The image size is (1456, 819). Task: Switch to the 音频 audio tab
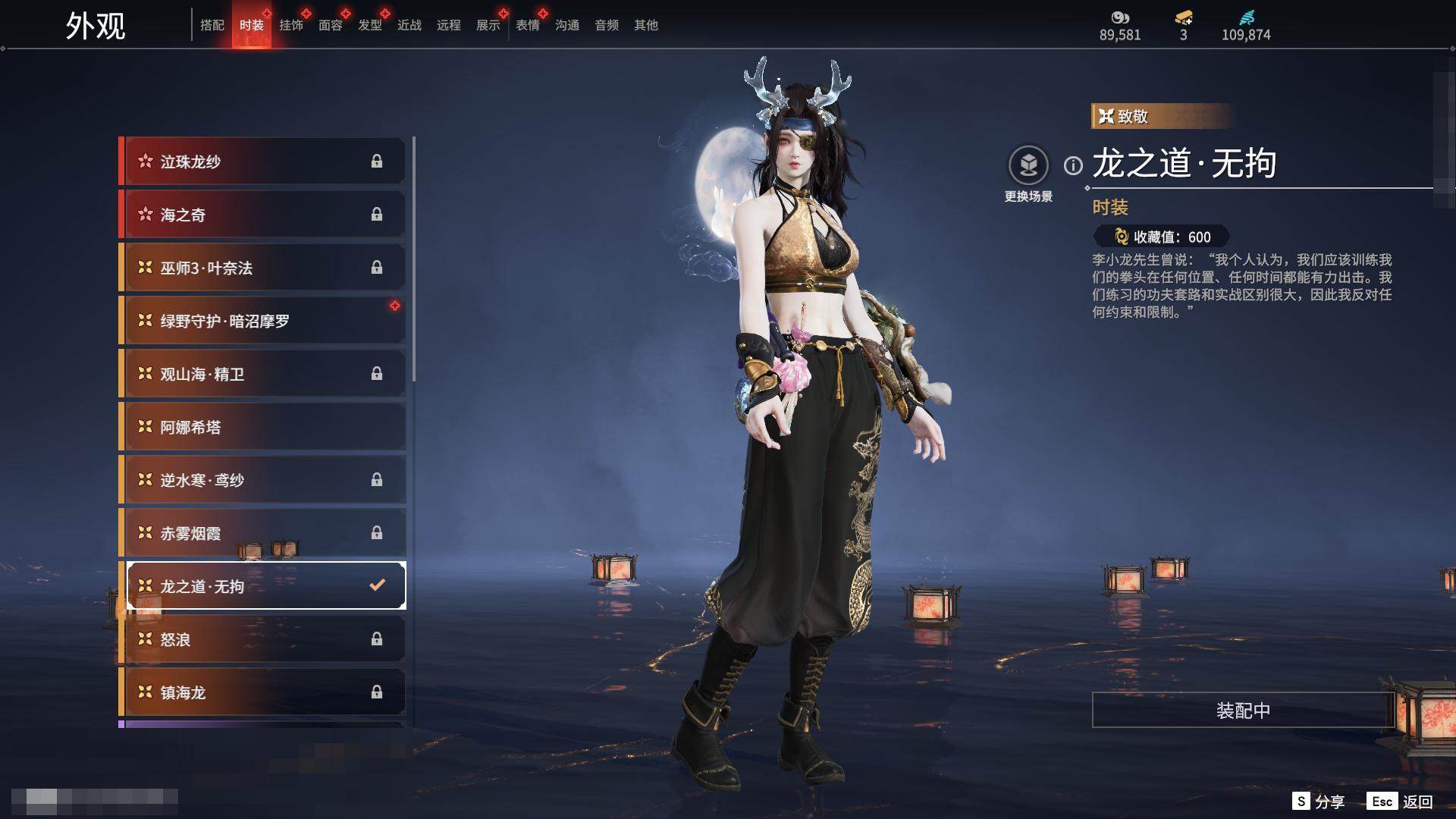(x=607, y=25)
